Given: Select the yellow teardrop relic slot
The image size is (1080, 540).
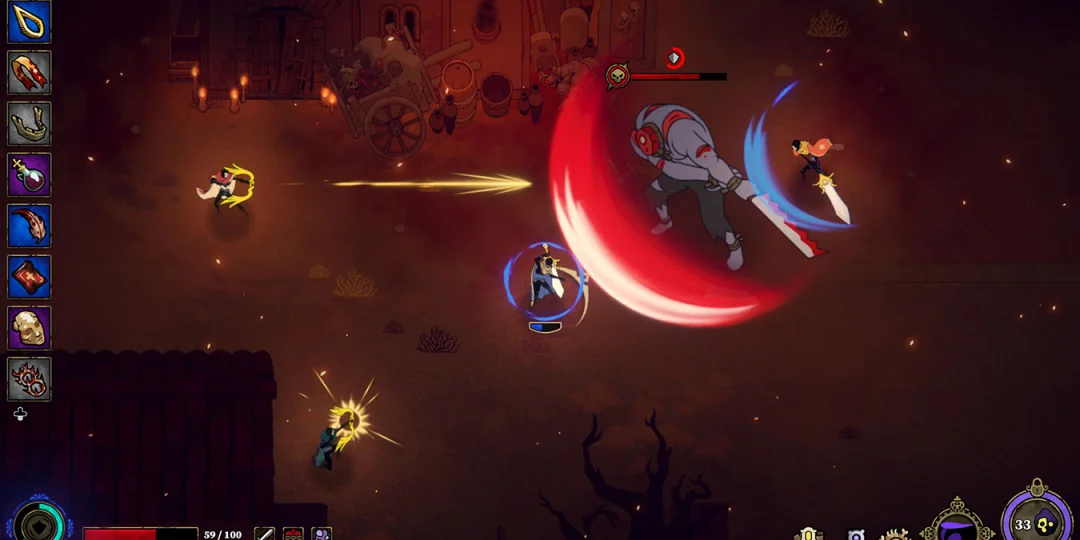Looking at the screenshot, I should point(29,22).
